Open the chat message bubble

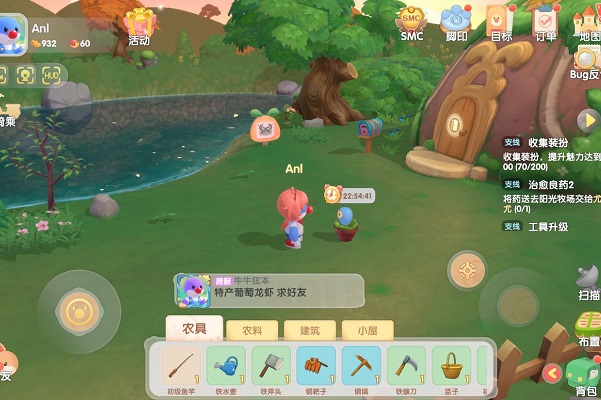267,290
